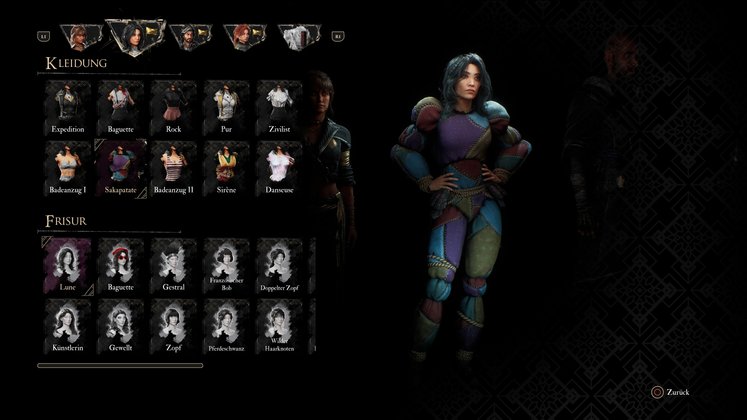747x420 pixels.
Task: Pick the Pur outfit
Action: coord(226,107)
